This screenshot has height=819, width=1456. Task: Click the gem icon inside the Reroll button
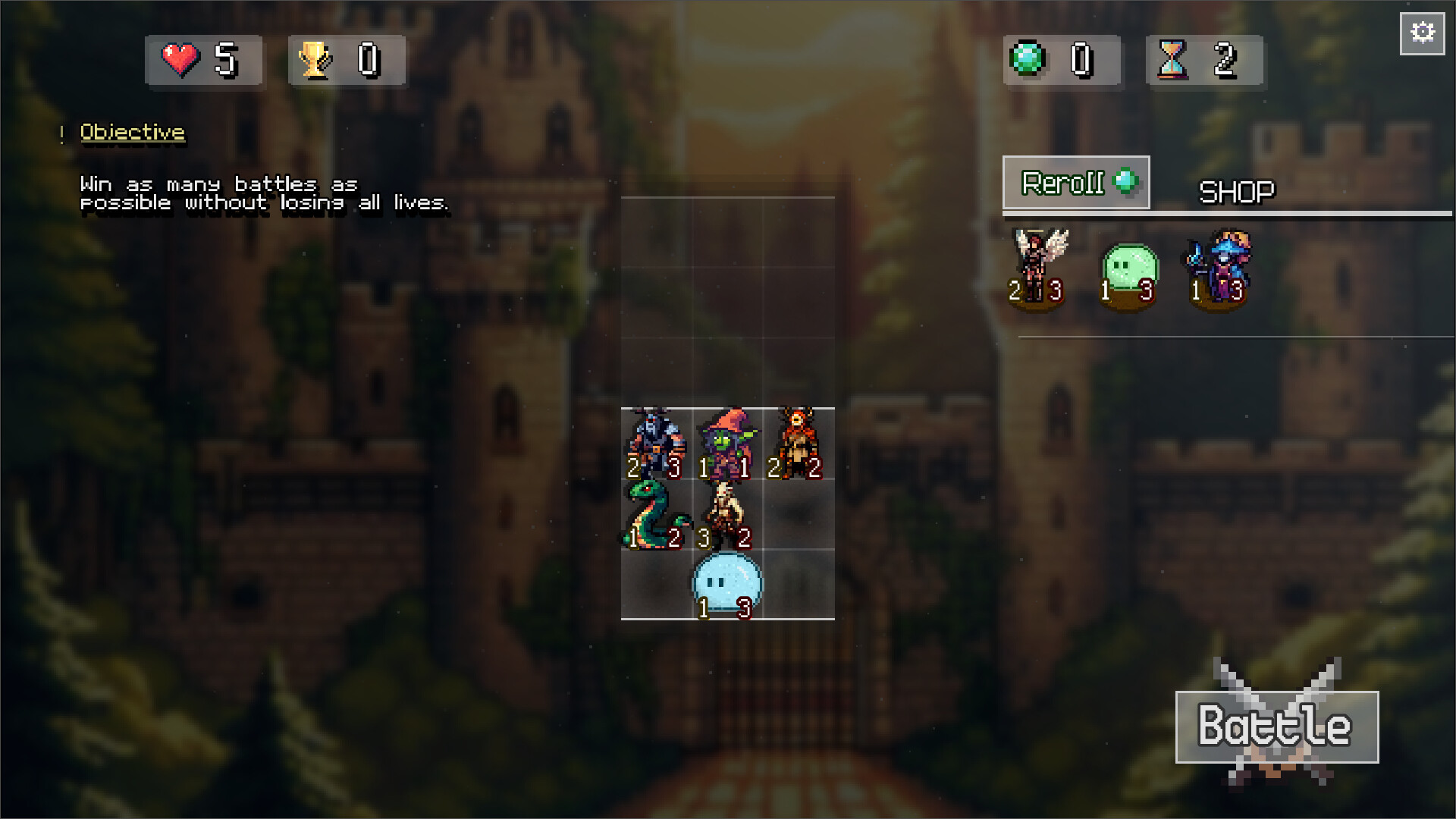tap(1125, 180)
